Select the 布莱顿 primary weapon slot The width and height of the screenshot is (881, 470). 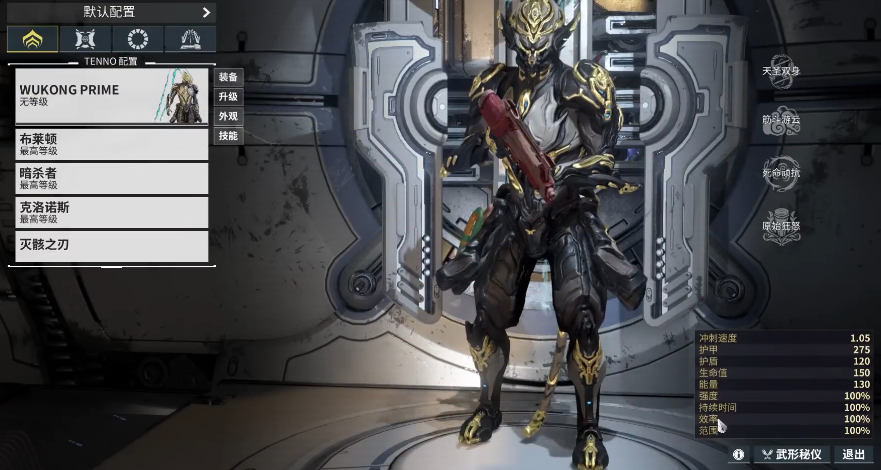coord(111,144)
